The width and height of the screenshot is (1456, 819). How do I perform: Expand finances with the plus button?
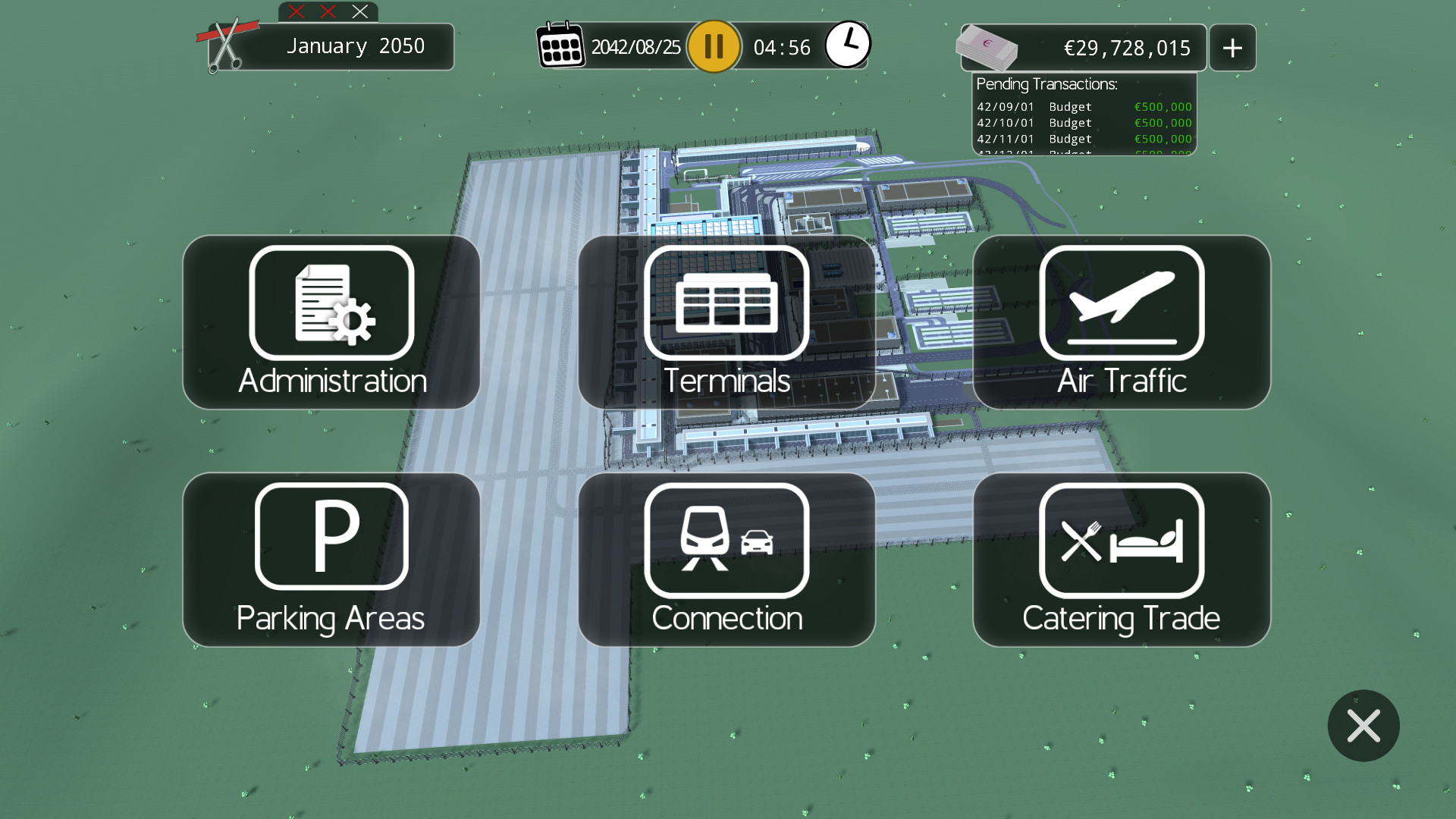pos(1232,47)
